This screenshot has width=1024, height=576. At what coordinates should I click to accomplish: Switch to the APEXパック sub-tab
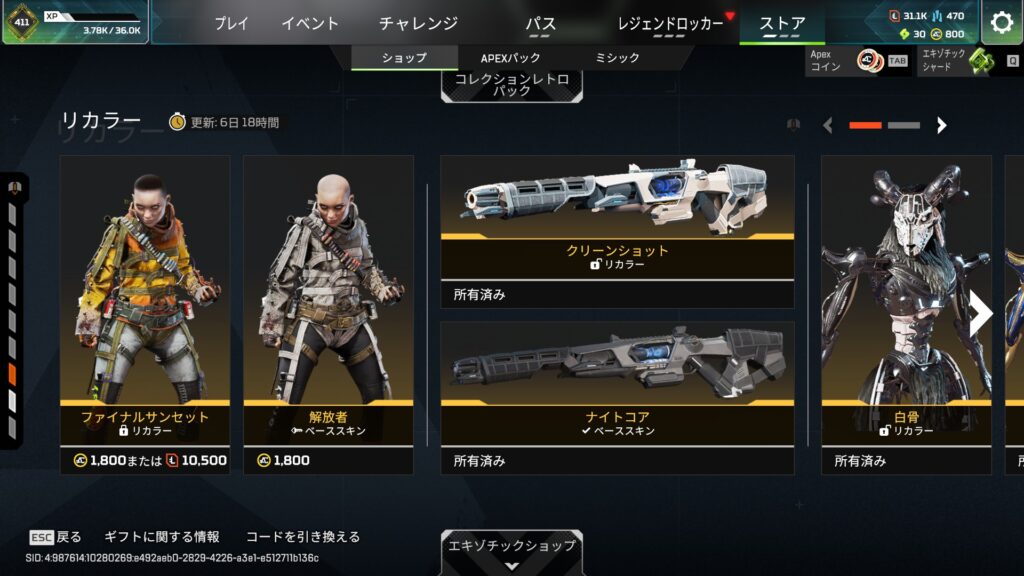click(x=510, y=58)
